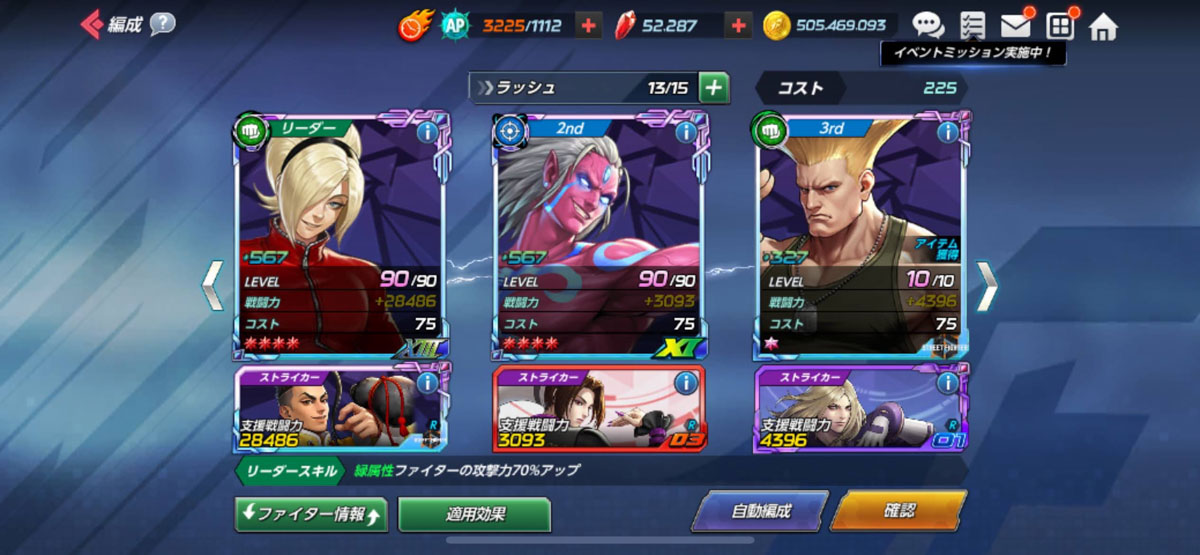The image size is (1200, 555).
Task: Open the grid menu icon
Action: 1060,26
